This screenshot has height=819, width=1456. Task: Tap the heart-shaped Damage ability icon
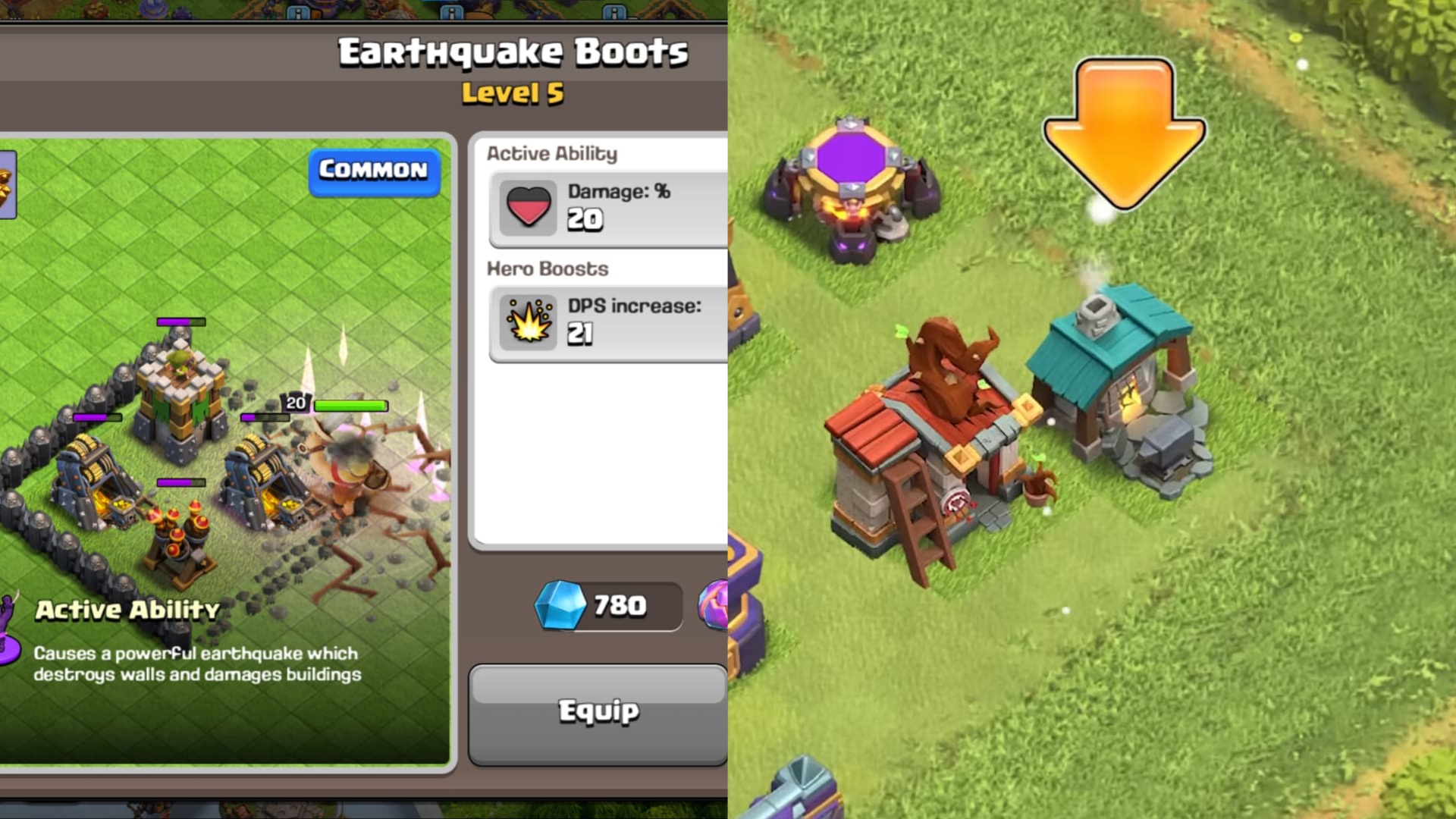pyautogui.click(x=529, y=206)
